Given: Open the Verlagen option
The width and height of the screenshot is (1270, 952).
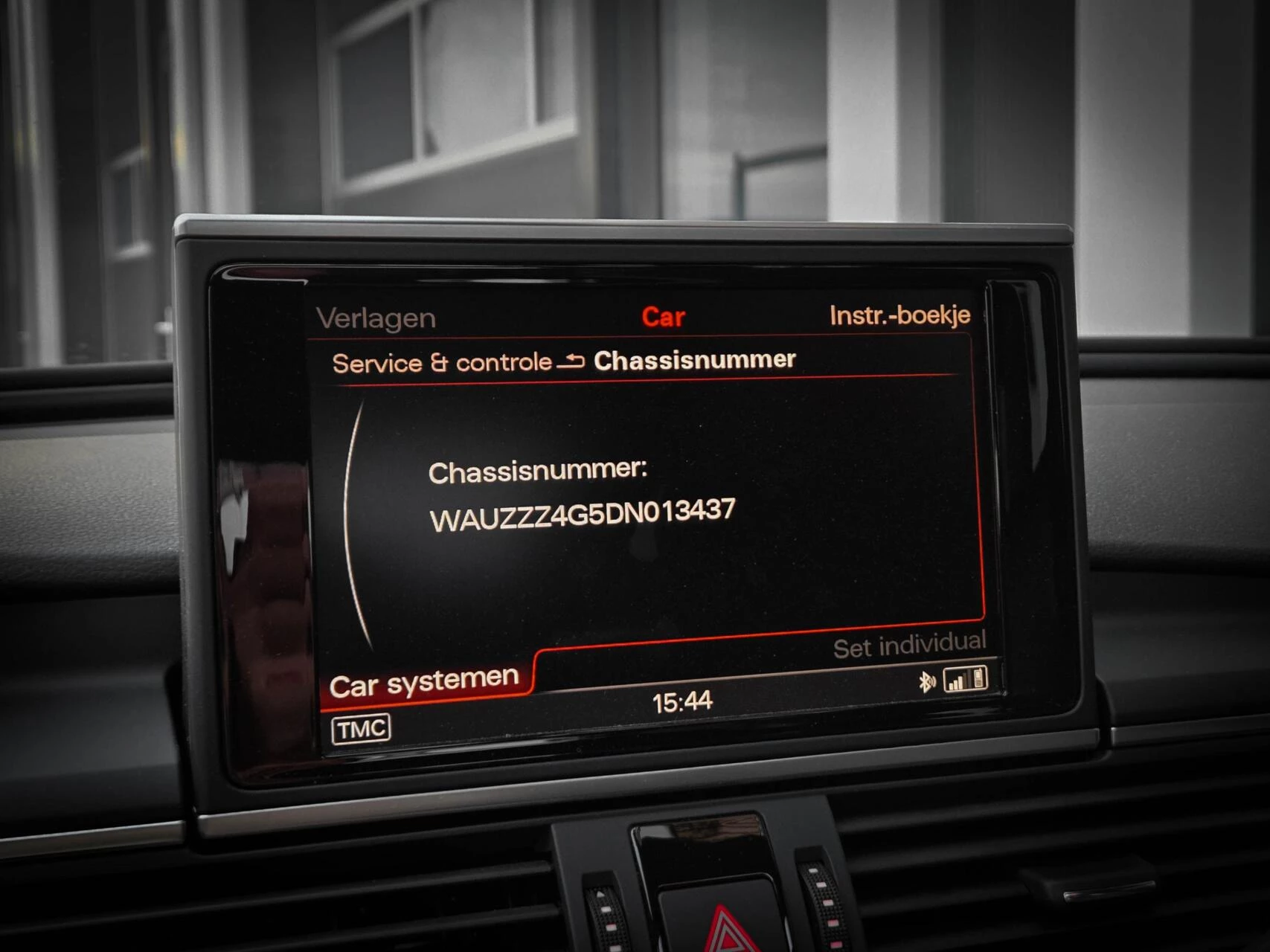Looking at the screenshot, I should coord(376,317).
